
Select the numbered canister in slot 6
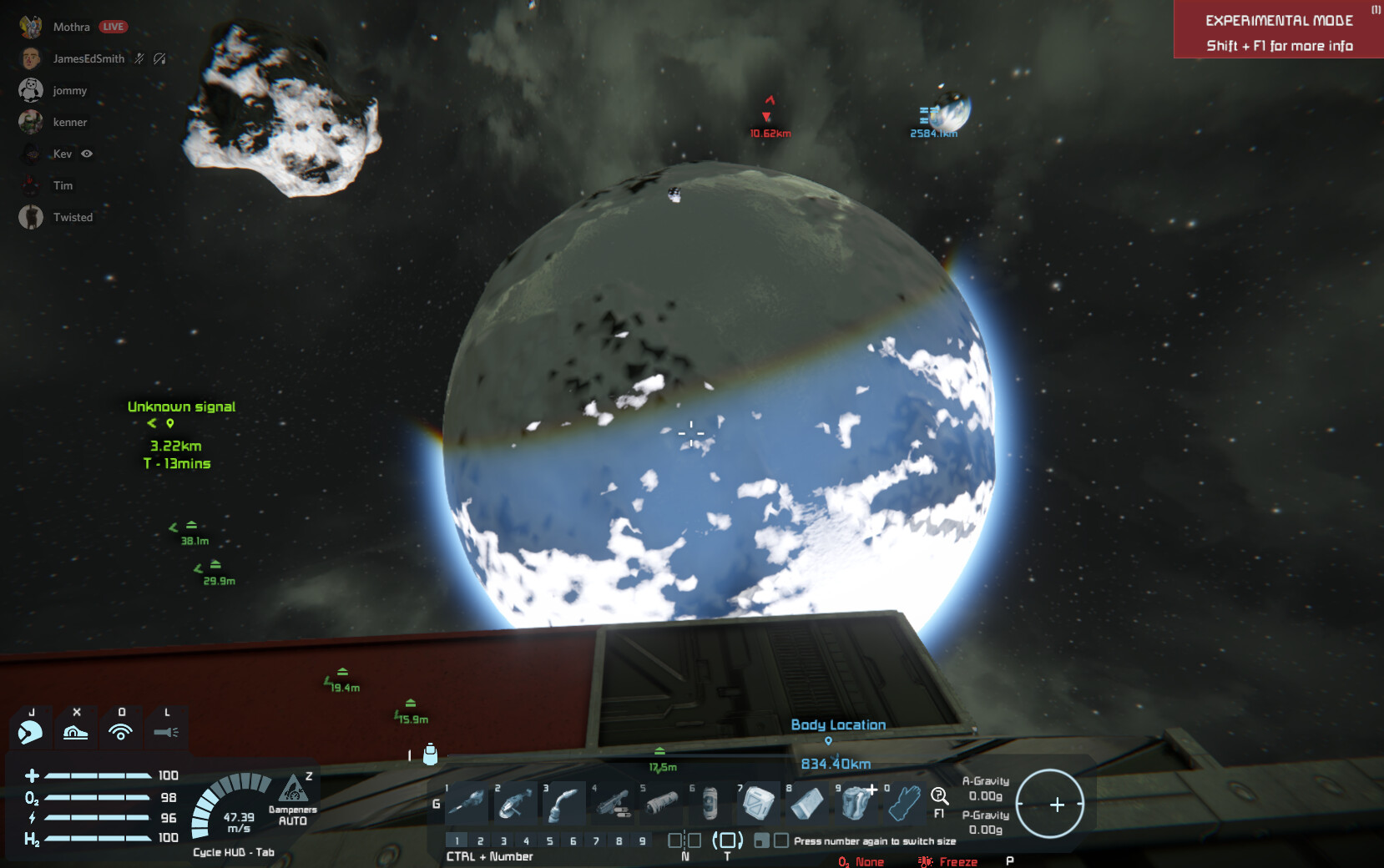pos(710,803)
